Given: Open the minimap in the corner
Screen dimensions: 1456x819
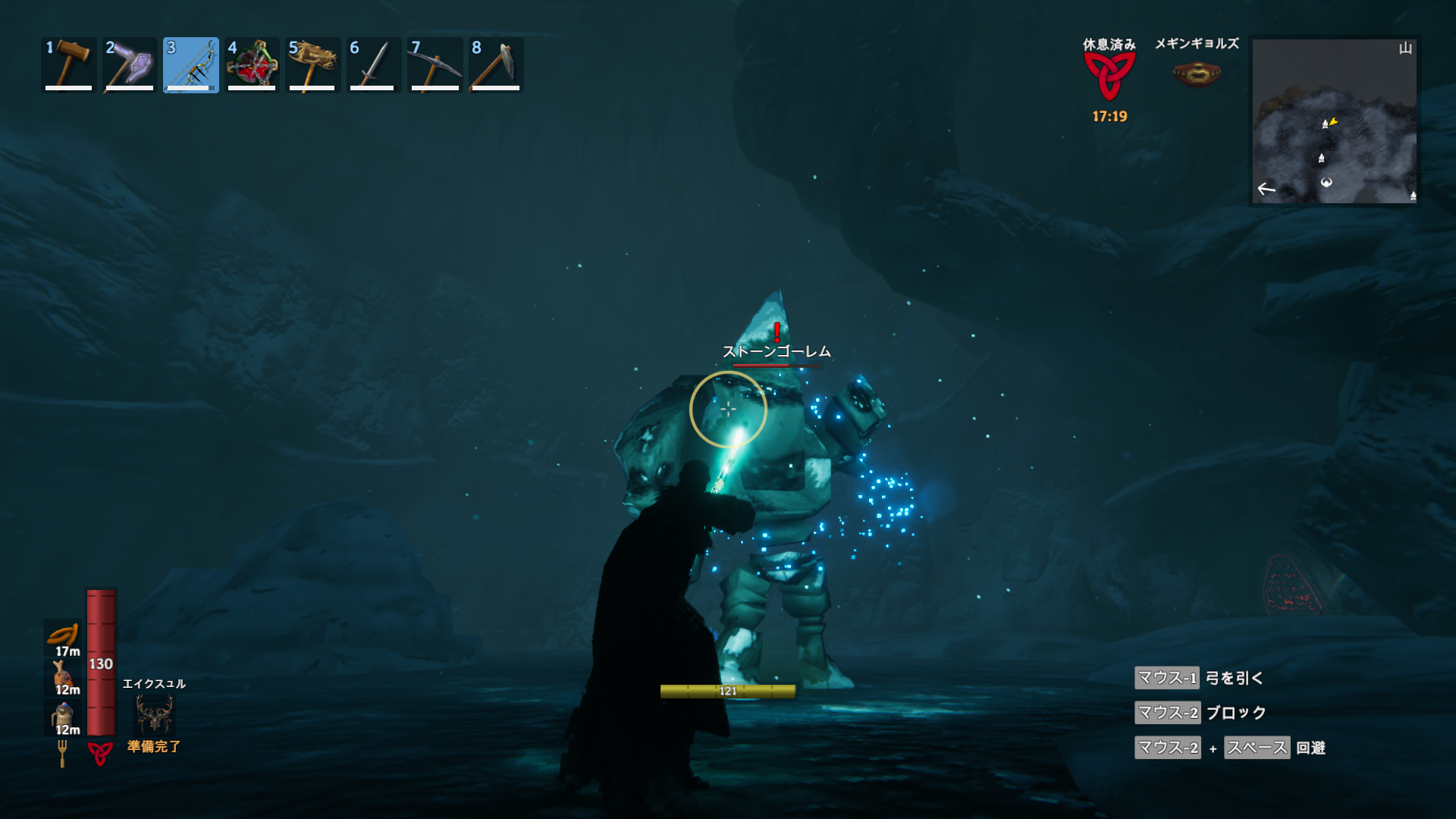Looking at the screenshot, I should pos(1334,121).
